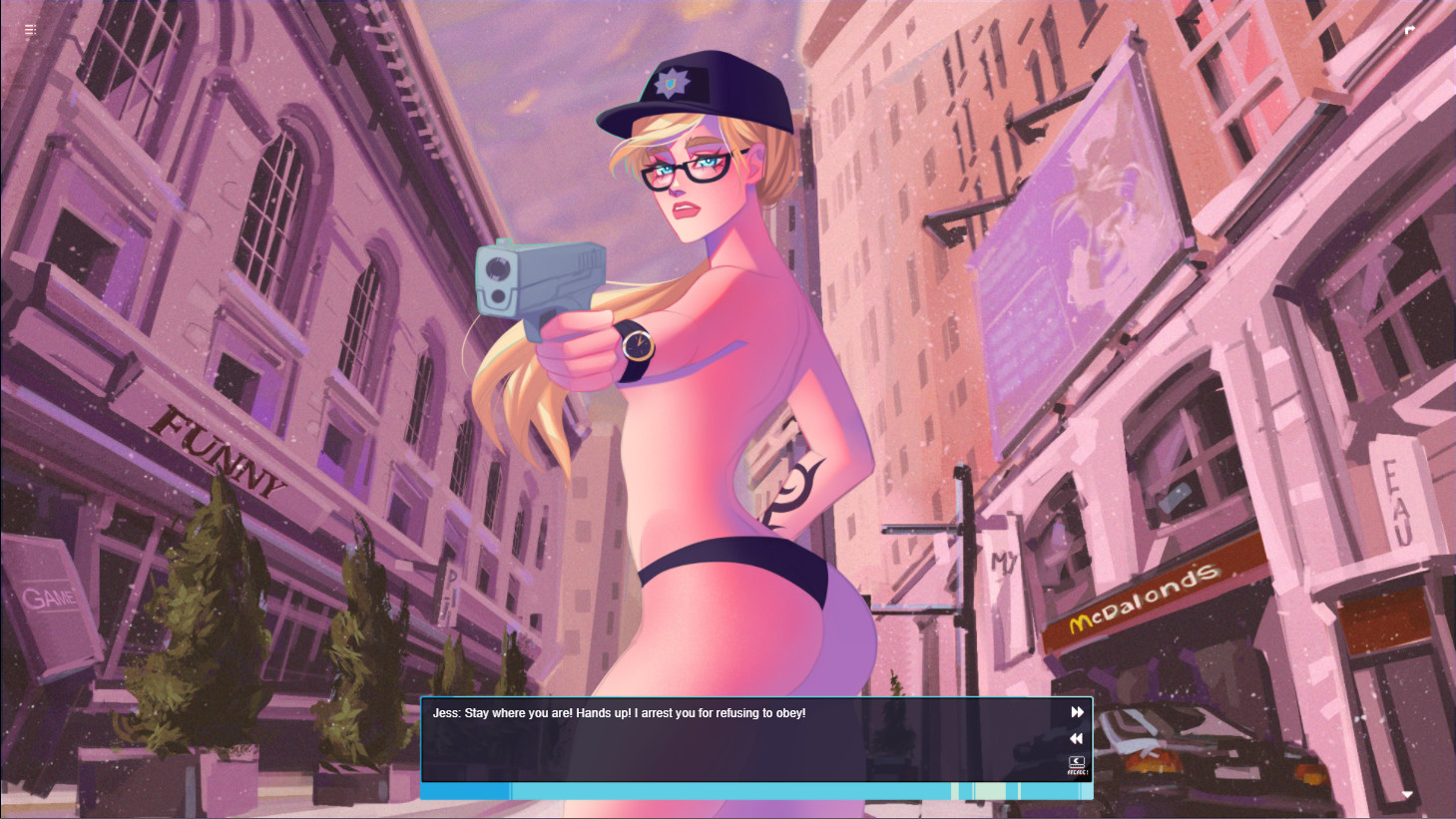Fast-forward Jess's line using the double-arrow icon

click(1076, 712)
